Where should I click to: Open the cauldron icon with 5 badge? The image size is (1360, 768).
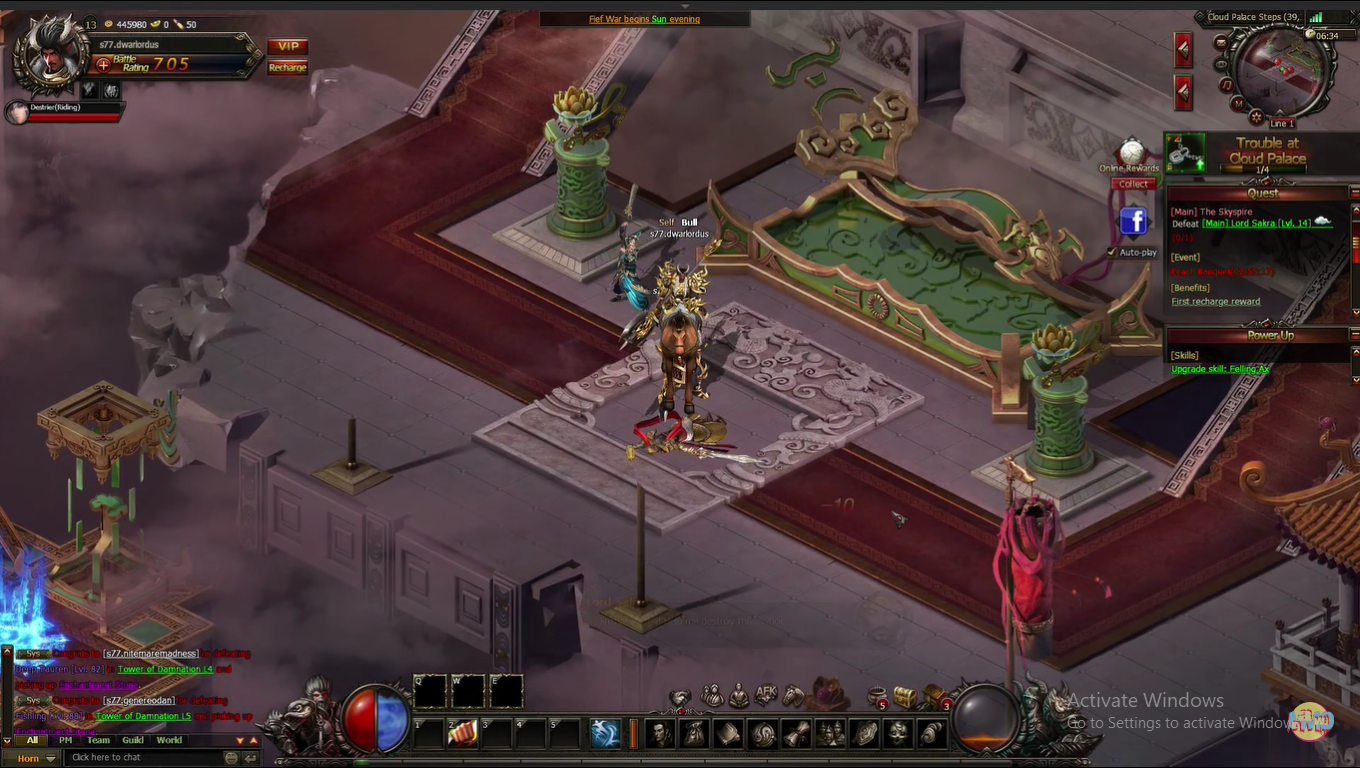[875, 696]
